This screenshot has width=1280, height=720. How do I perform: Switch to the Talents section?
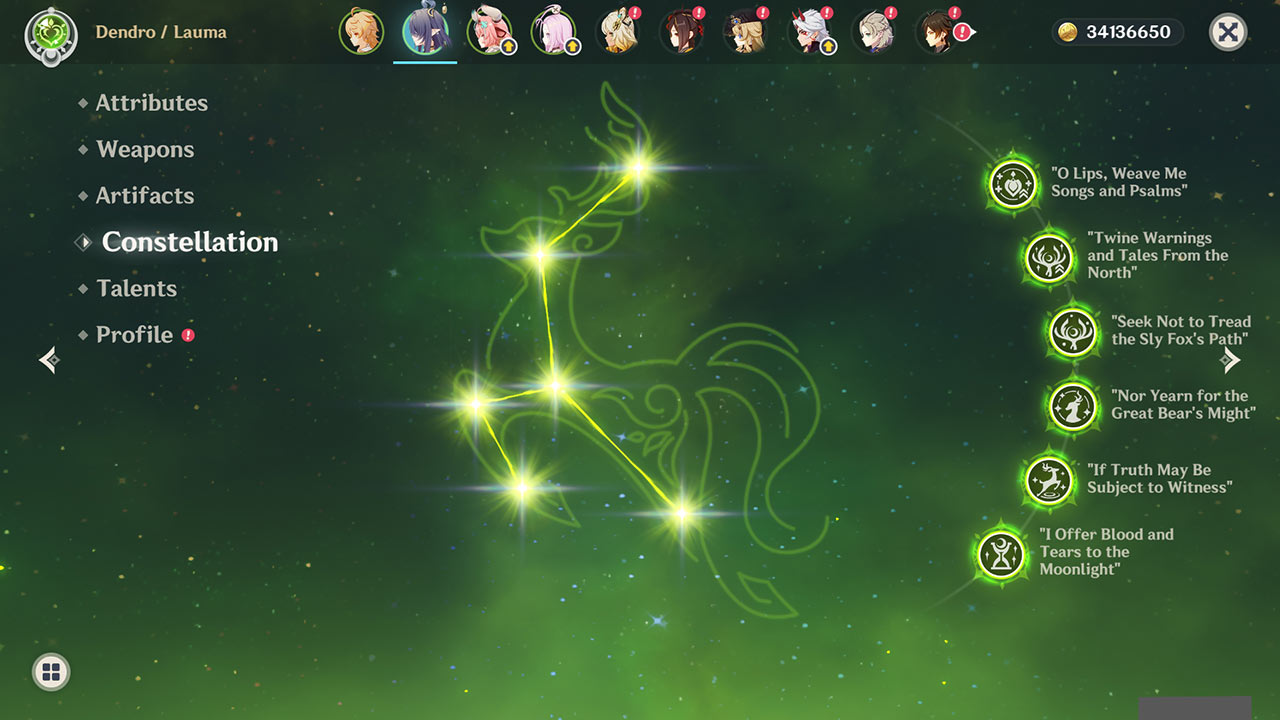[136, 289]
